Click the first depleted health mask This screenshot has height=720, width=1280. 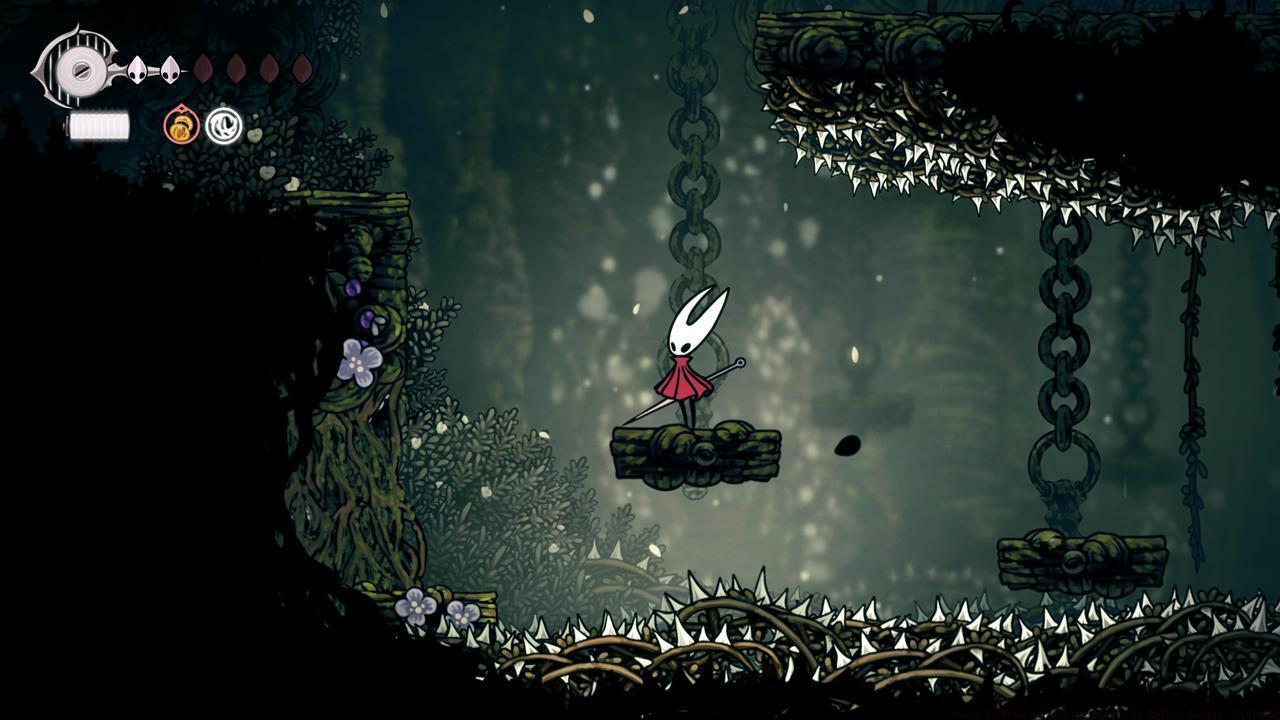204,68
